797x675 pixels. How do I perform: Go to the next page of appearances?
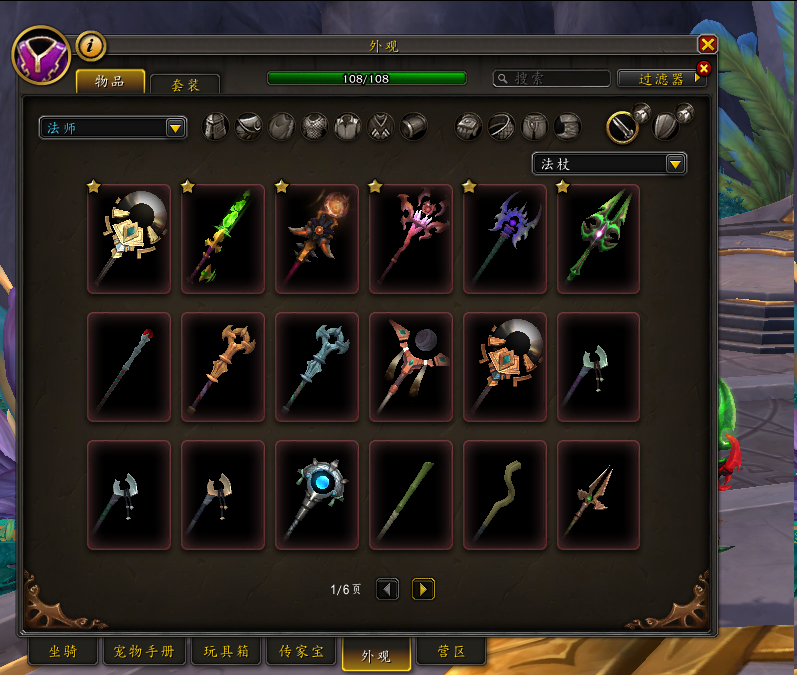pos(423,589)
